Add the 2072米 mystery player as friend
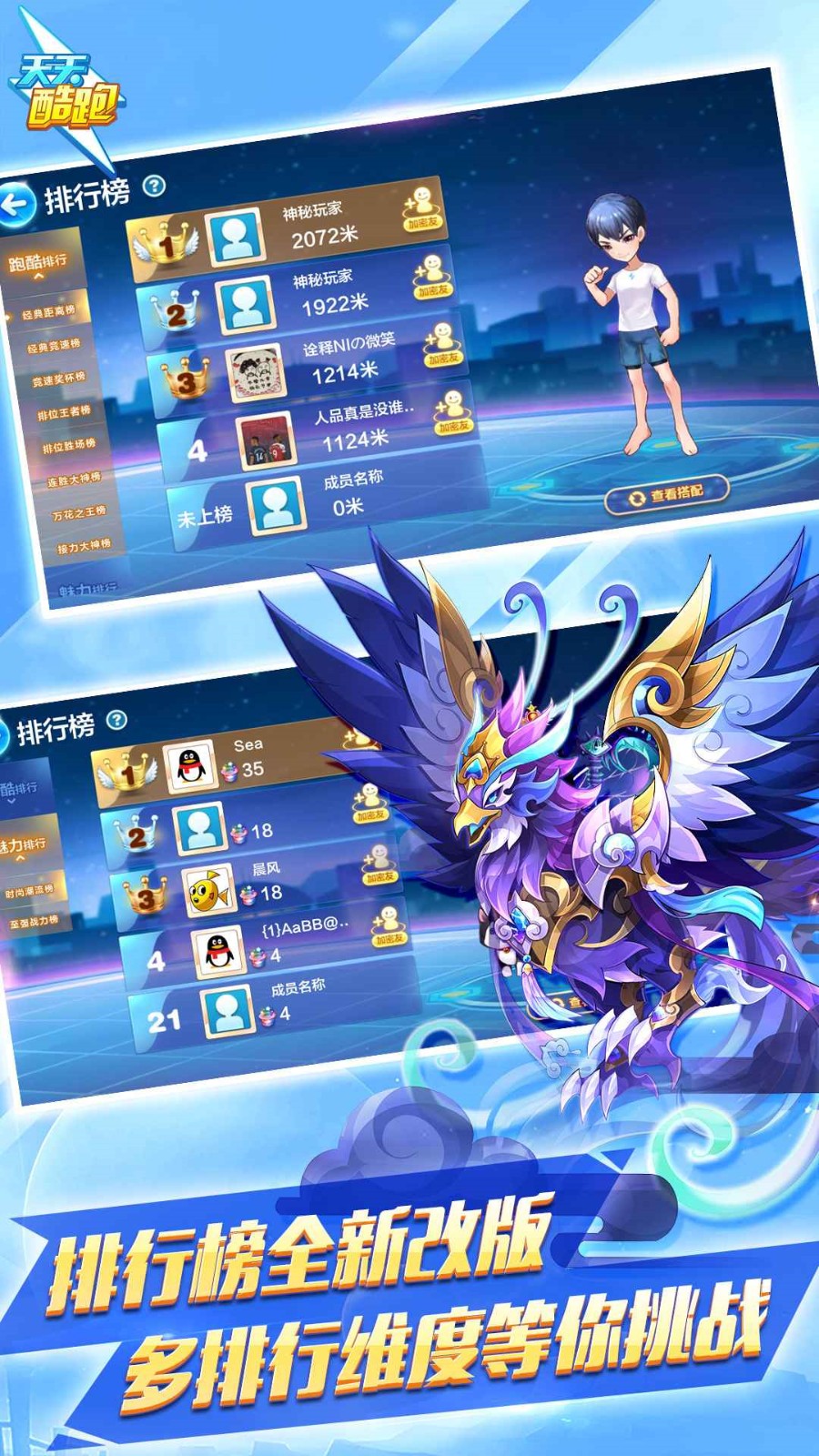Viewport: 819px width, 1456px height. pos(421,209)
